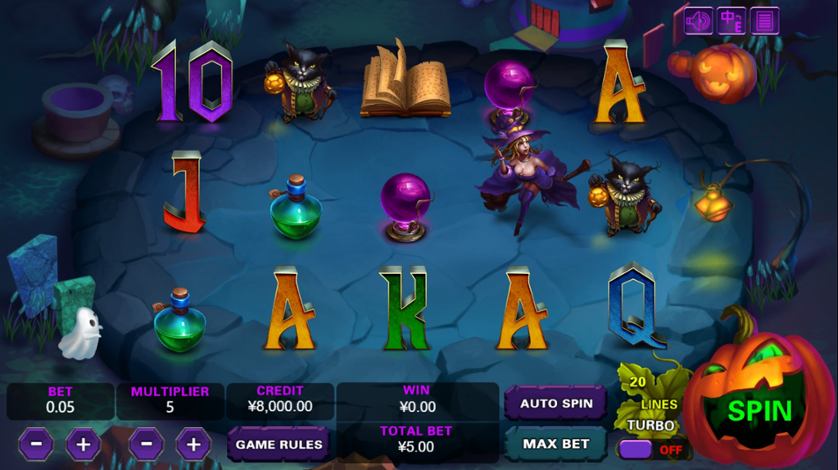Open the Game Rules
Screen dimensions: 838x470
279,443
